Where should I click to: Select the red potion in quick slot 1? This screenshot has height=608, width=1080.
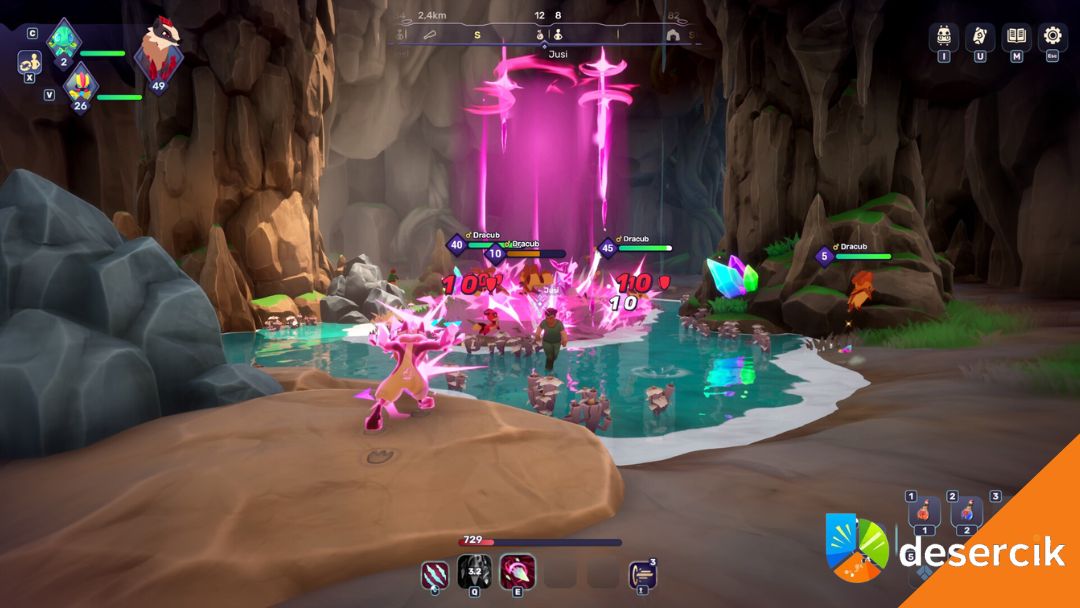[x=925, y=512]
